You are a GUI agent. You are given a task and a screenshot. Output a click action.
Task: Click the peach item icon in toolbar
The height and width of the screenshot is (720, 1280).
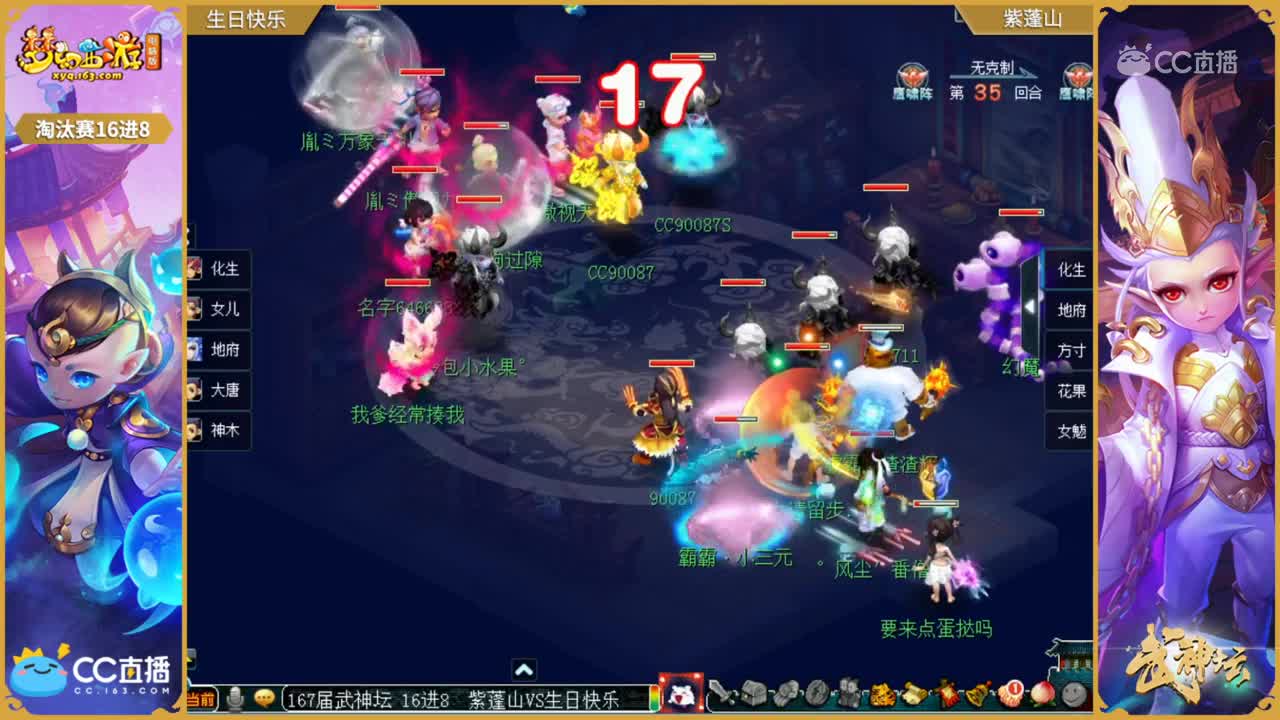[x=1040, y=700]
